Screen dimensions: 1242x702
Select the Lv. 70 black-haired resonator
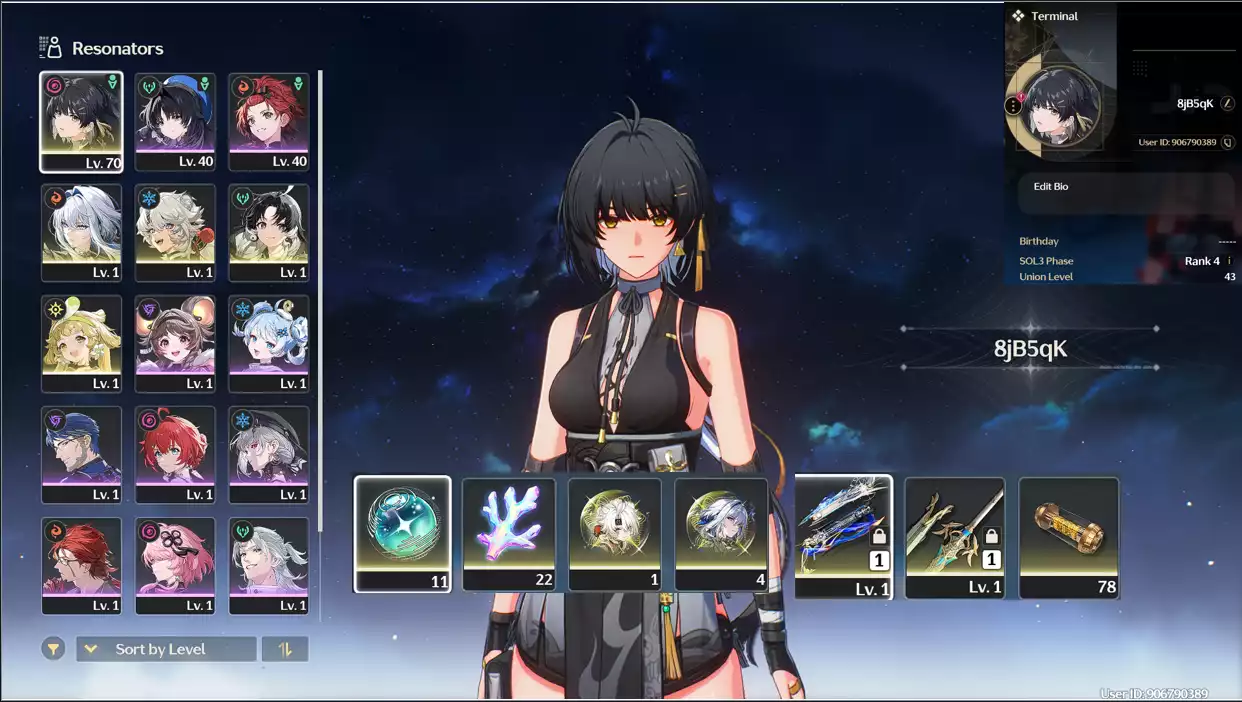(81, 122)
